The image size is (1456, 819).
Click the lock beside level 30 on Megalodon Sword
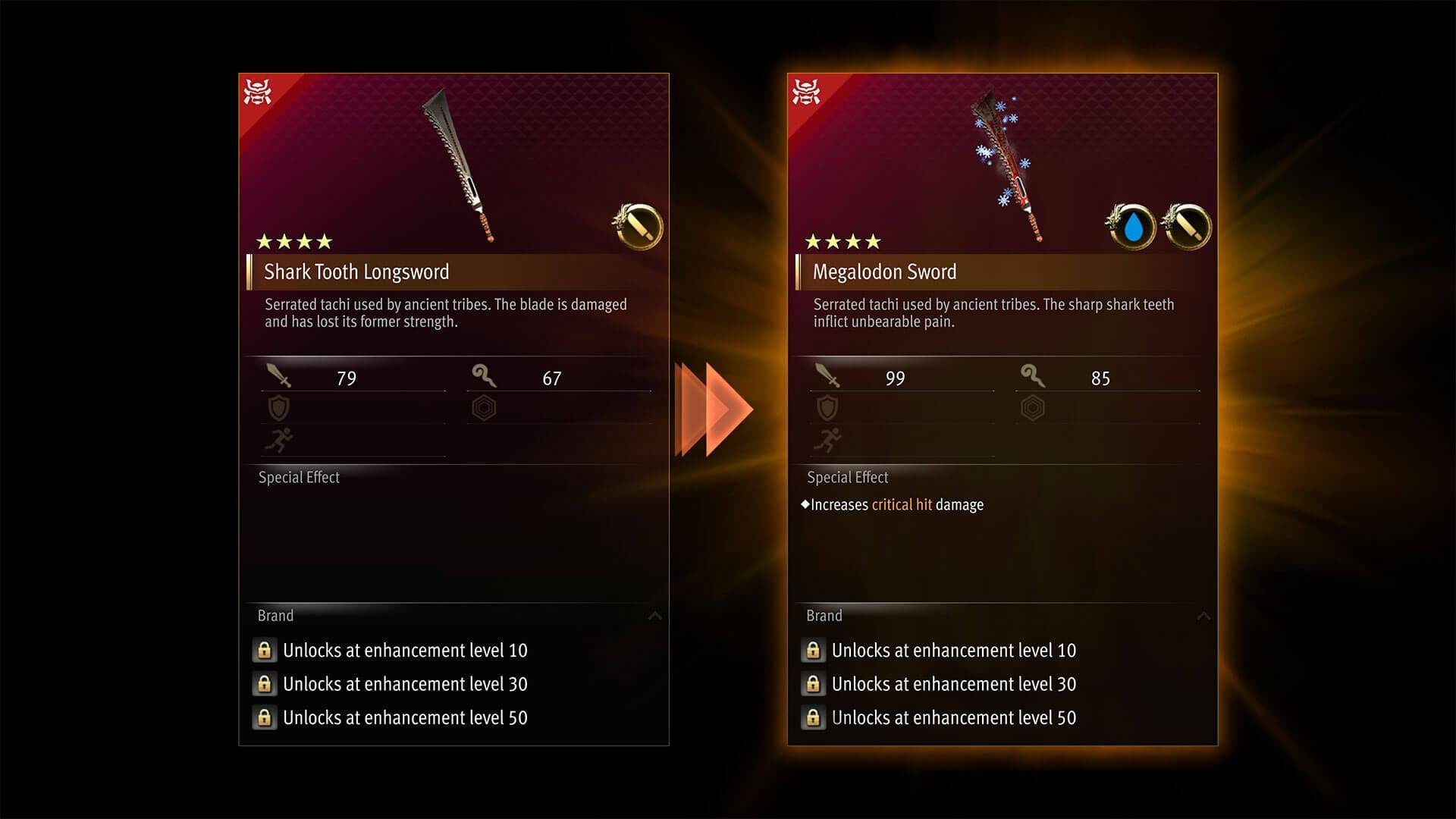813,684
